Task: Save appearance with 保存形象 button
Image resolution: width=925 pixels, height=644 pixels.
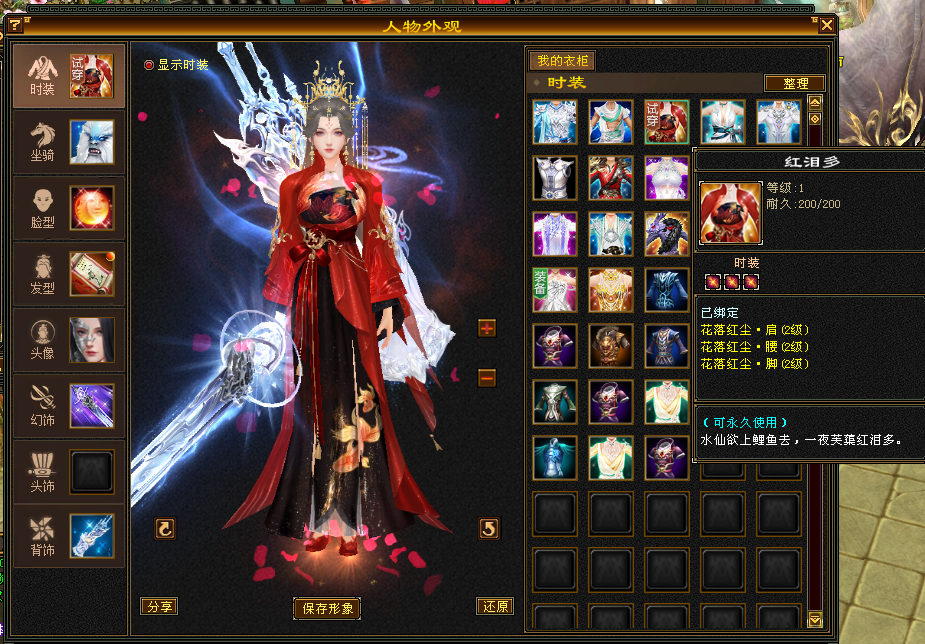Action: tap(326, 608)
